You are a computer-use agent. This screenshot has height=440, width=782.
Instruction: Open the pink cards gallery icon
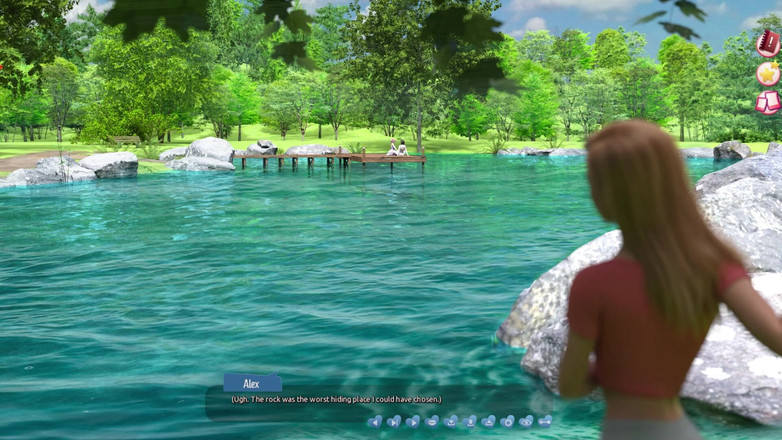(768, 102)
